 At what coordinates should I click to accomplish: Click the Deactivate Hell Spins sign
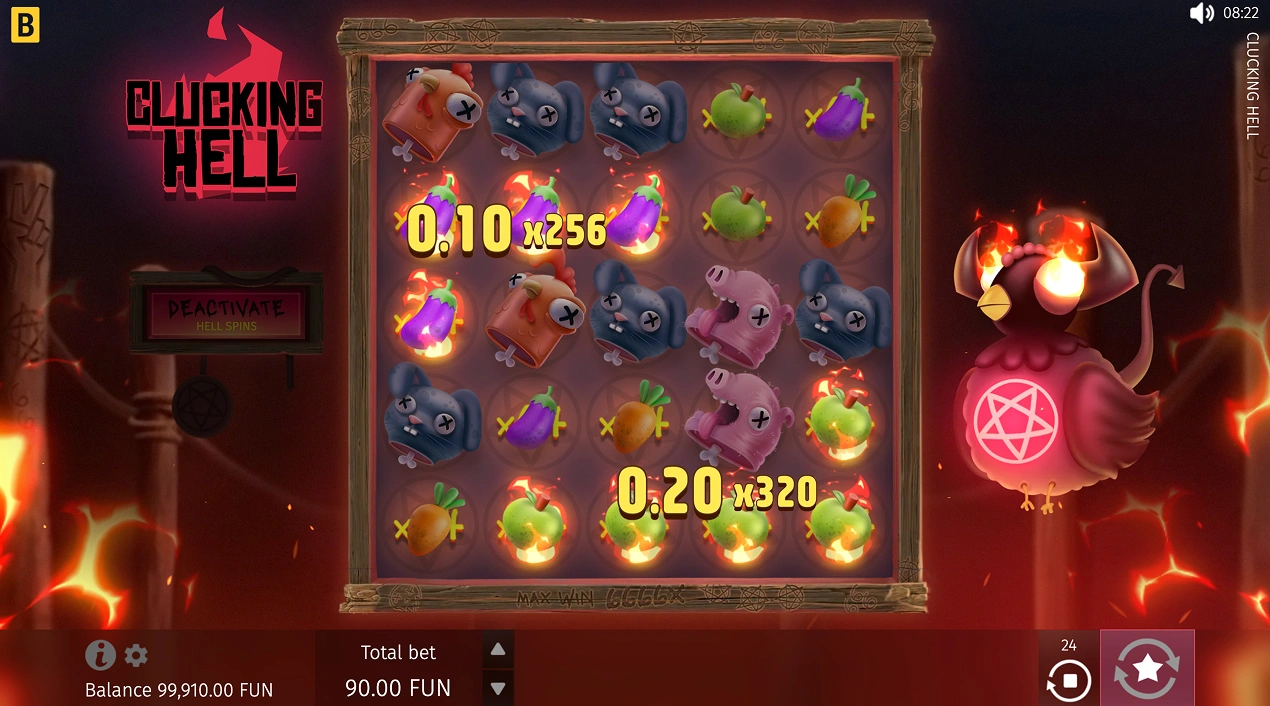(x=226, y=312)
